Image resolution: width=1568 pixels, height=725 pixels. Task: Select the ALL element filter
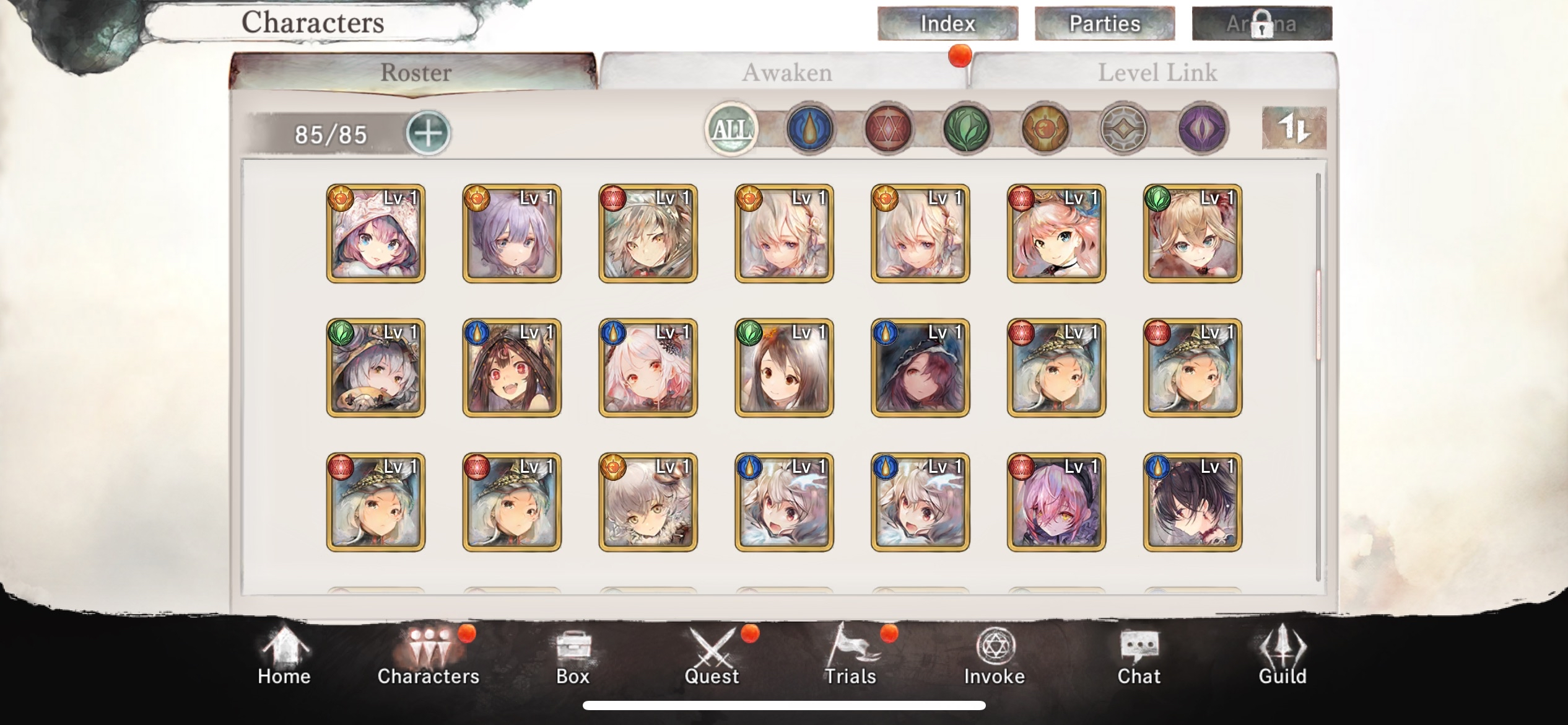(x=733, y=129)
